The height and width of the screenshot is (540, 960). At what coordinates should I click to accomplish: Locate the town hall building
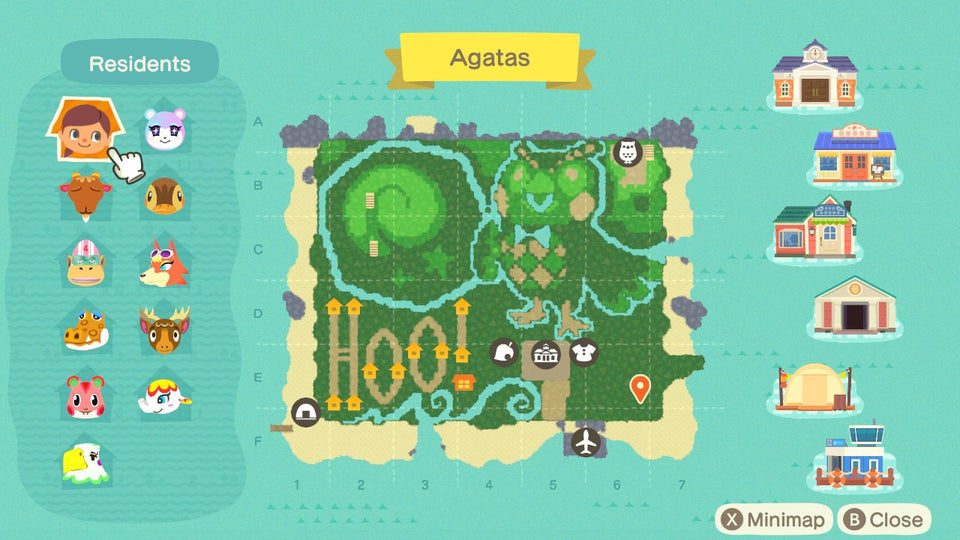(x=815, y=75)
